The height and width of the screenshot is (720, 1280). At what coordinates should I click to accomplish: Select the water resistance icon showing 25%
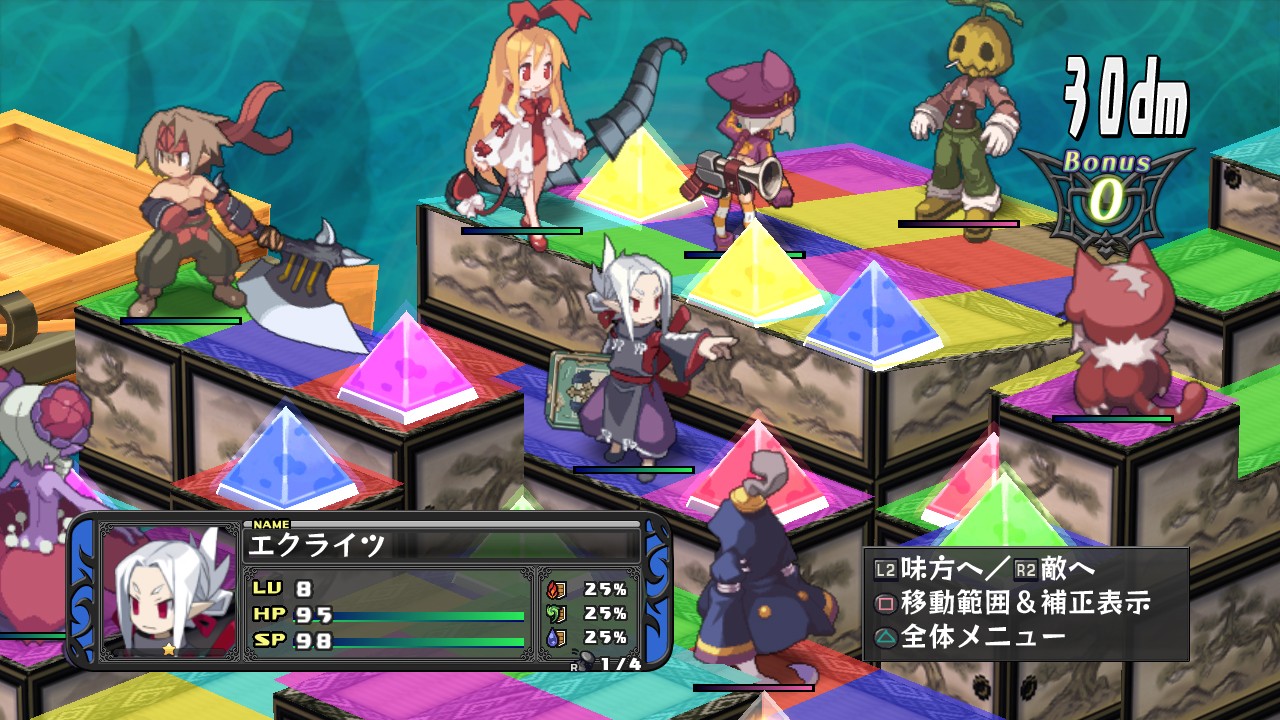pyautogui.click(x=557, y=637)
